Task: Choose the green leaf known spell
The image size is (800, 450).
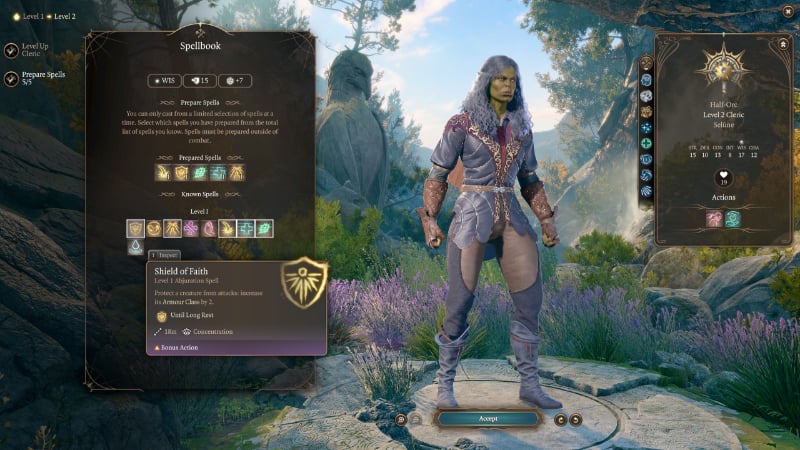Action: point(264,228)
